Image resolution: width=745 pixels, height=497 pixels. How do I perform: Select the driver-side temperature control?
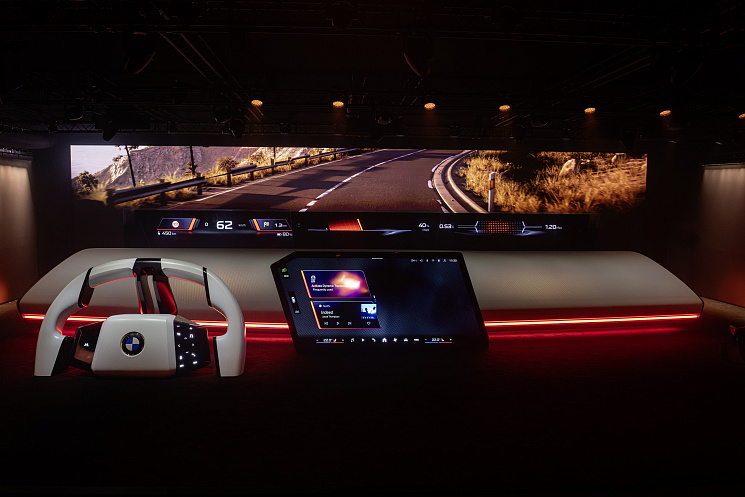pyautogui.click(x=328, y=340)
